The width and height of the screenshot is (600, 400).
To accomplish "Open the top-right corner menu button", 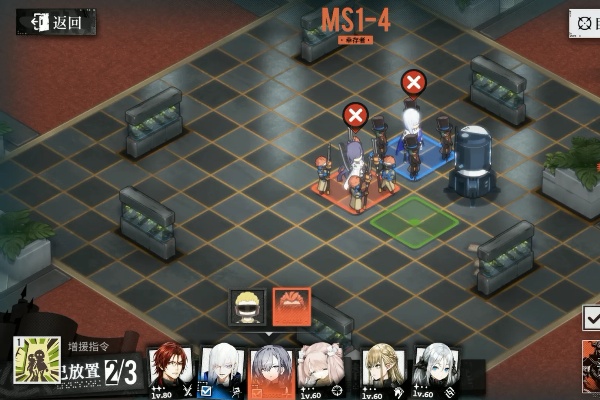I will click(584, 22).
